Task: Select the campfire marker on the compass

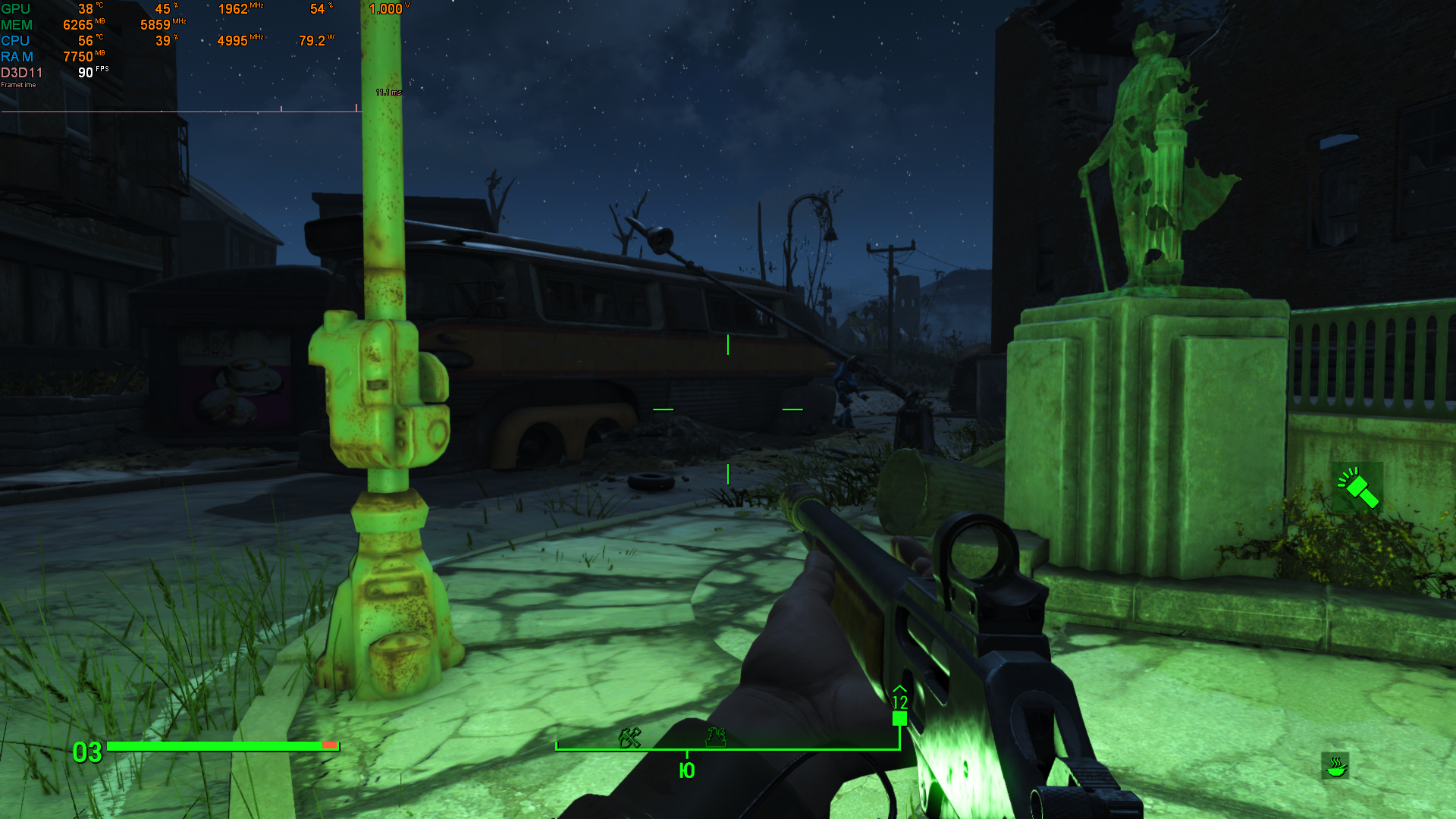Action: [x=716, y=735]
